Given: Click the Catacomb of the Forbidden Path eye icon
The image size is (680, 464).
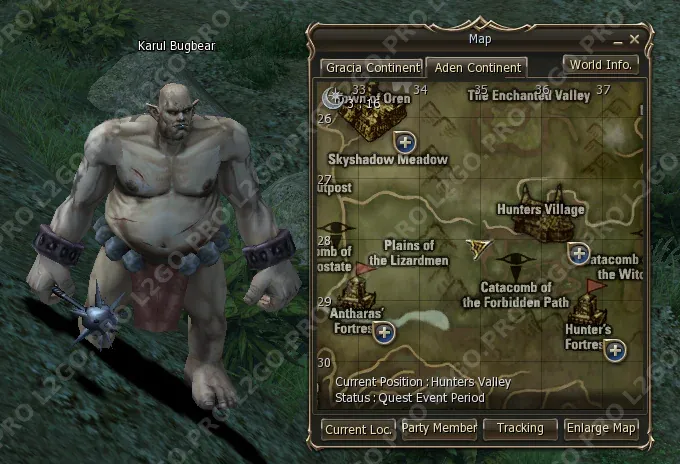Looking at the screenshot, I should 517,266.
